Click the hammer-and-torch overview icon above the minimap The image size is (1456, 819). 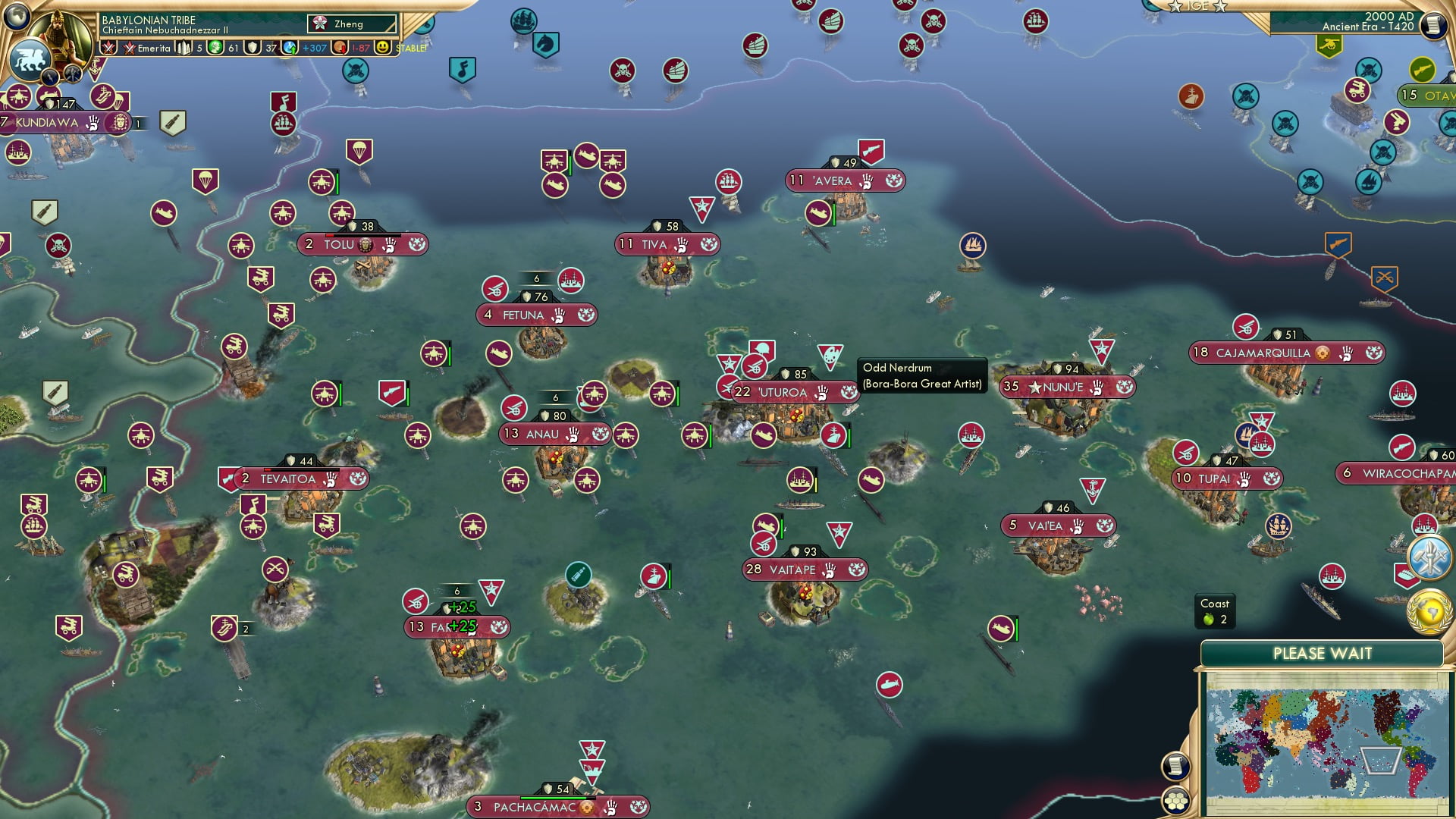tap(1429, 559)
